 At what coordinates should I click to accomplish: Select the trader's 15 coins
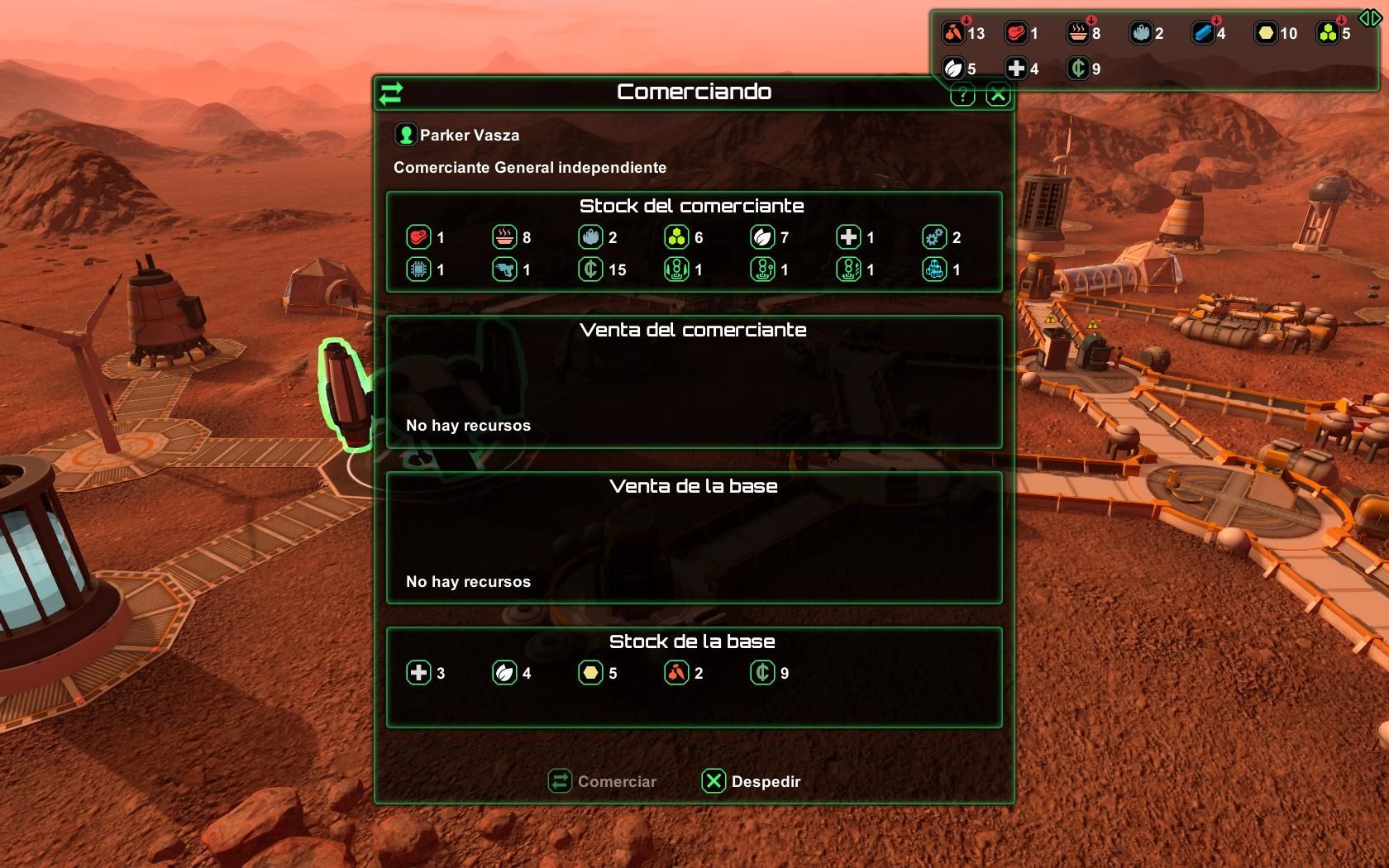(591, 269)
